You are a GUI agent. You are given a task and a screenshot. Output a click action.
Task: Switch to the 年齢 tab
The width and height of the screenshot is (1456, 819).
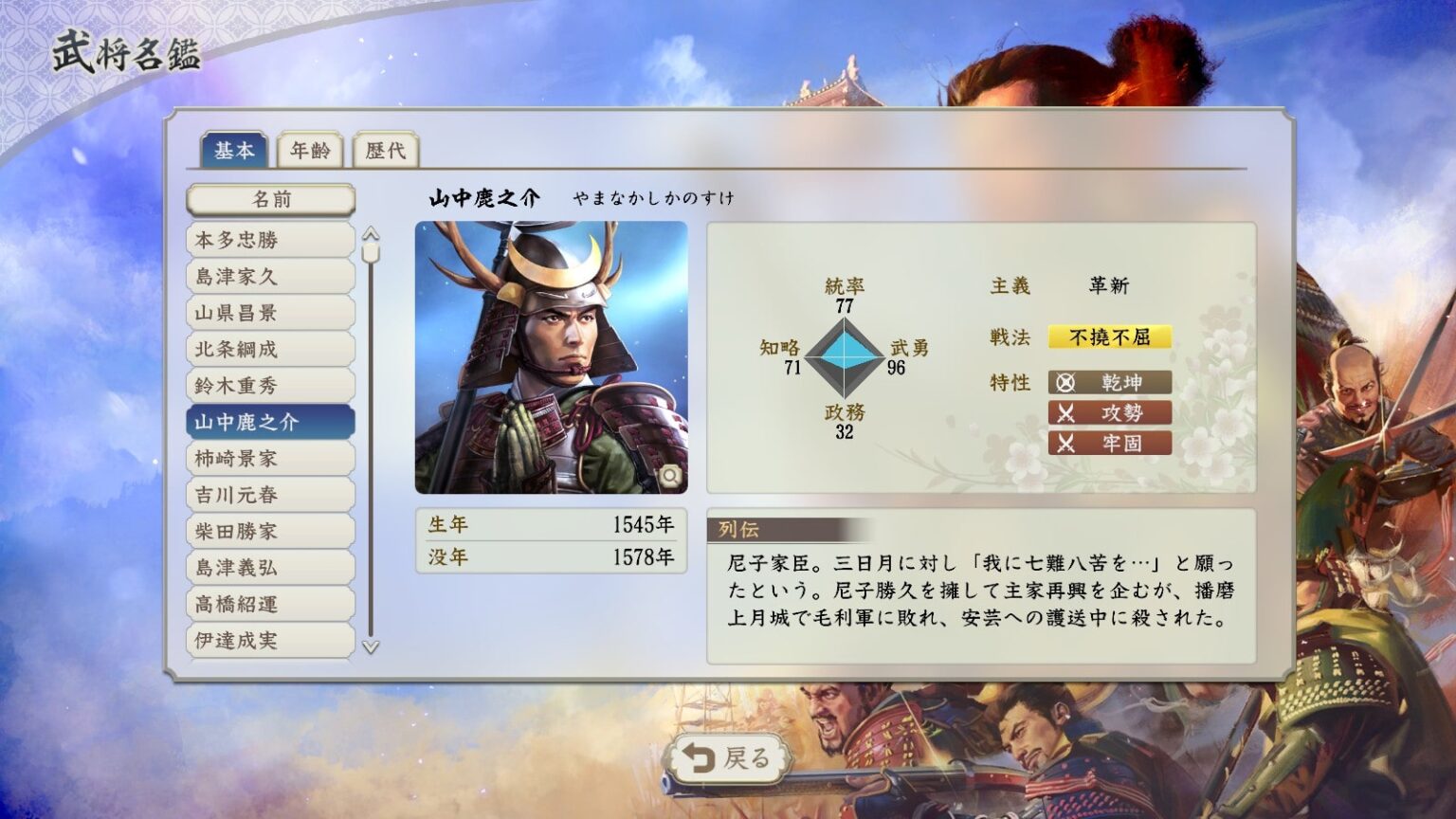click(x=311, y=151)
